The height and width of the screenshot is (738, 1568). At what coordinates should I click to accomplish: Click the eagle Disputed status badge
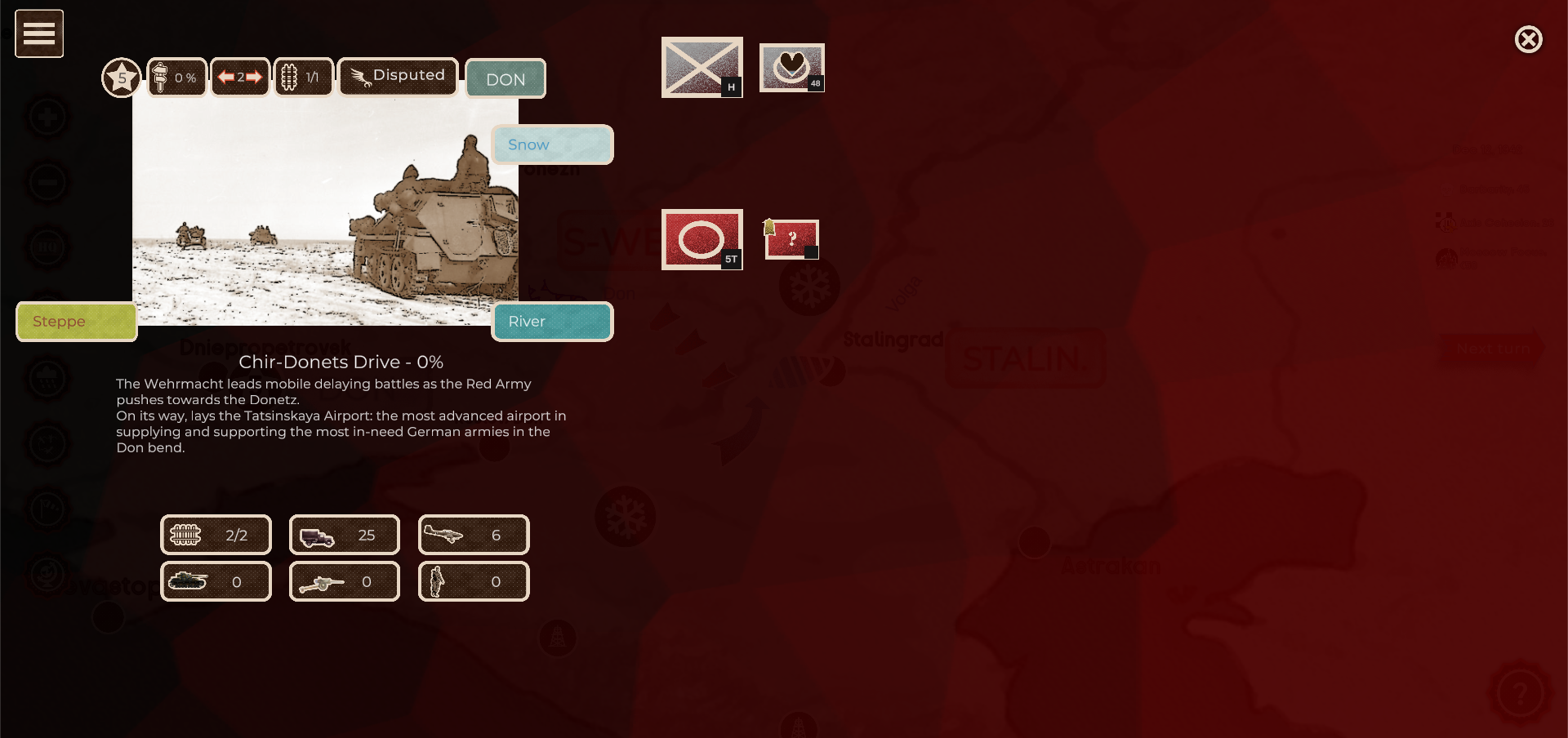[x=398, y=76]
